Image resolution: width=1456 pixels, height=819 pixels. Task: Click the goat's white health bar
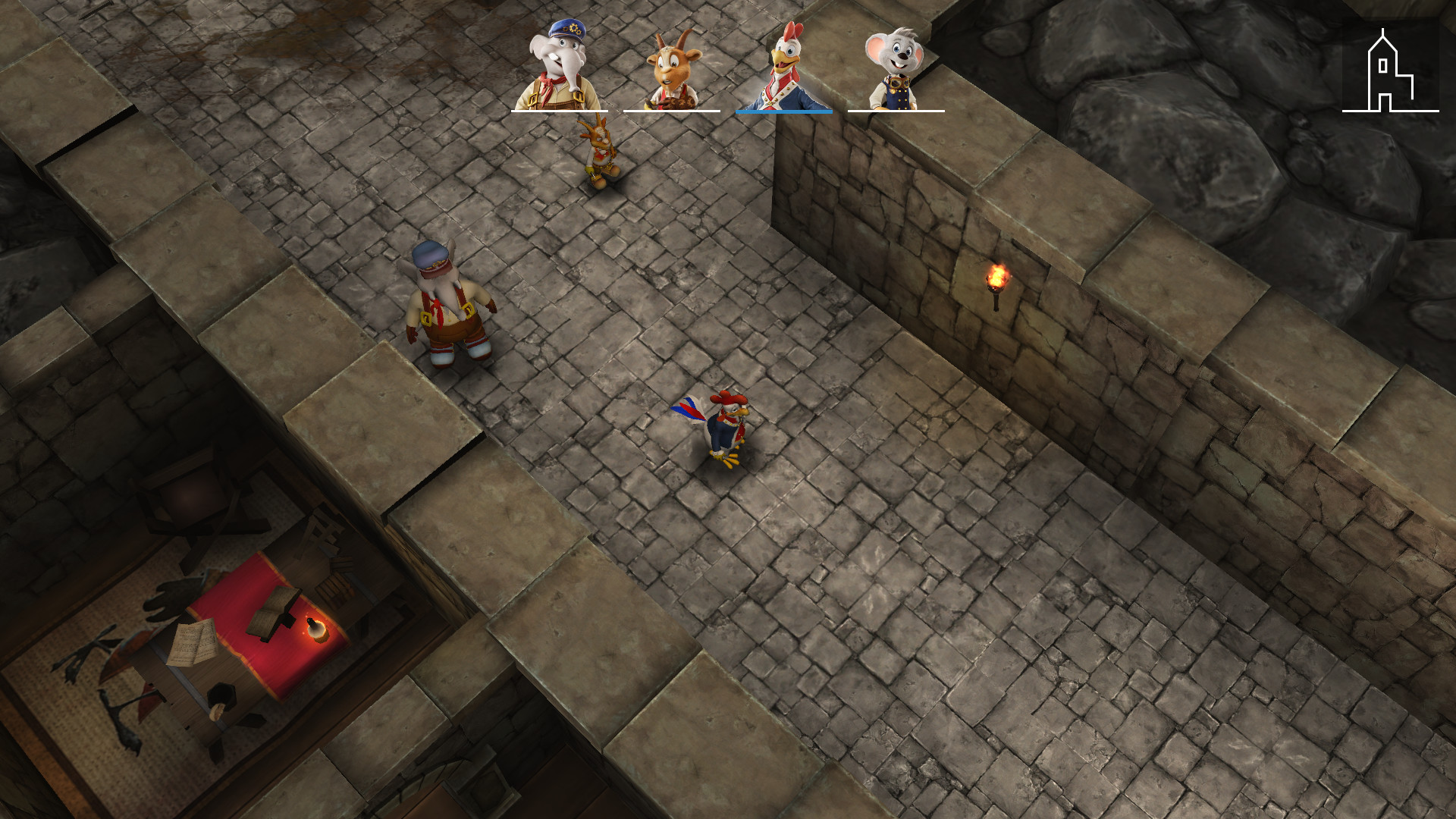670,111
